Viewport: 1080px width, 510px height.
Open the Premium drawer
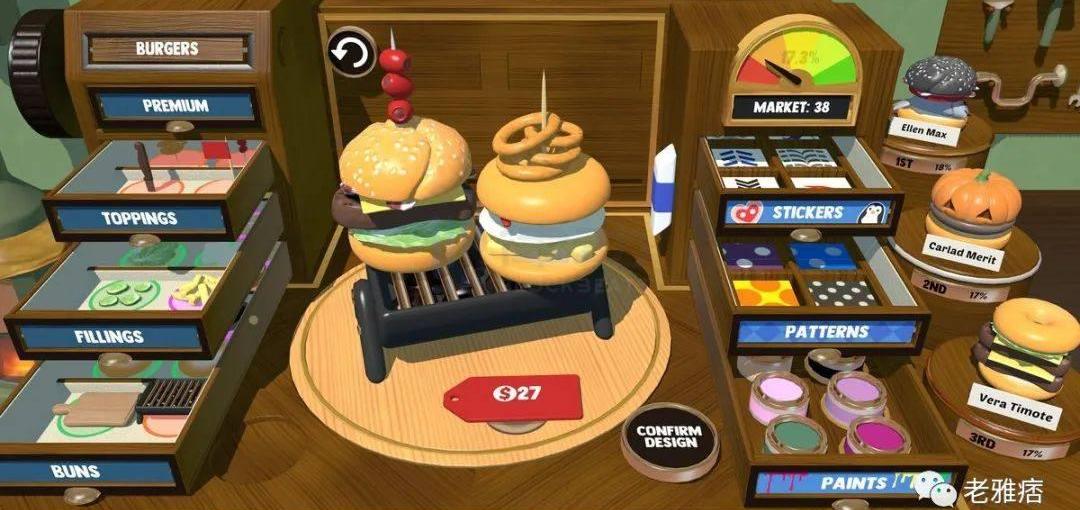point(175,106)
